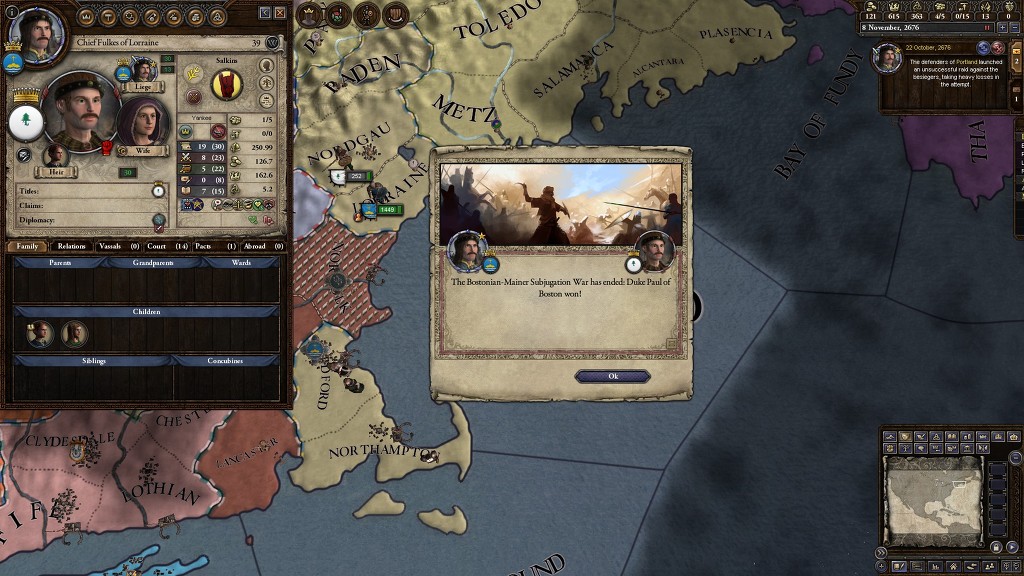Go back with the character panel arrow button
This screenshot has height=576, width=1024.
pyautogui.click(x=265, y=12)
